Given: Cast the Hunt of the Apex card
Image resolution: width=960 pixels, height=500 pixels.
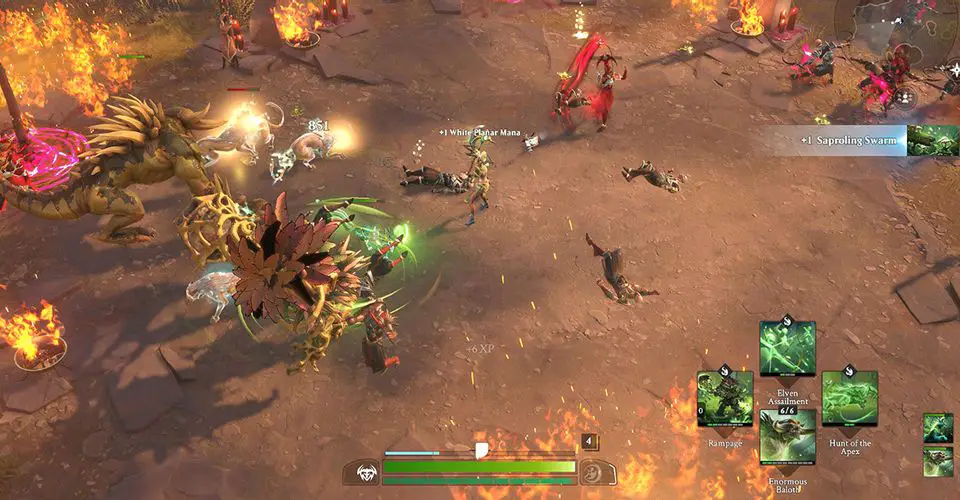Looking at the screenshot, I should tap(849, 398).
